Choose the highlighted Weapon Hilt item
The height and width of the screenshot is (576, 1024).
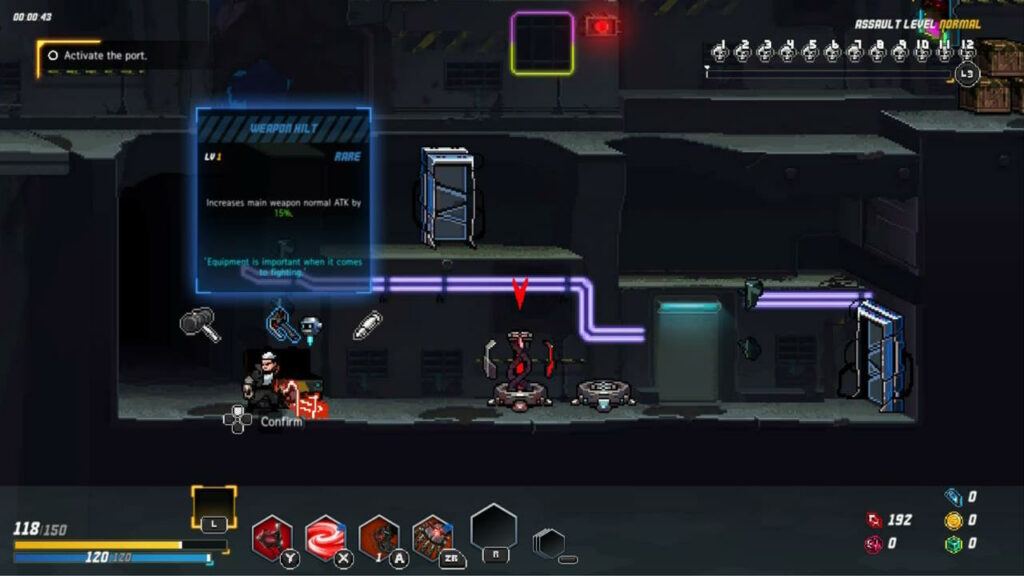(283, 322)
